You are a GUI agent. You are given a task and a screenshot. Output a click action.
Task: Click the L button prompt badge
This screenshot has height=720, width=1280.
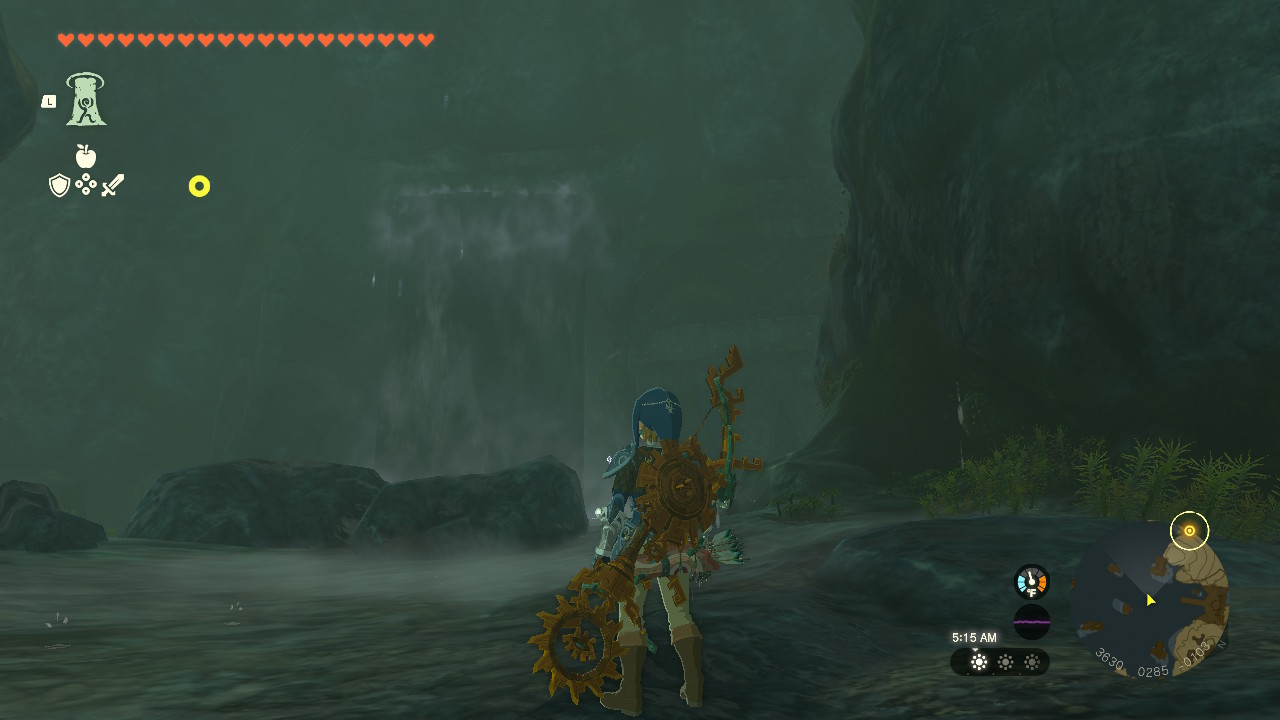click(x=47, y=100)
